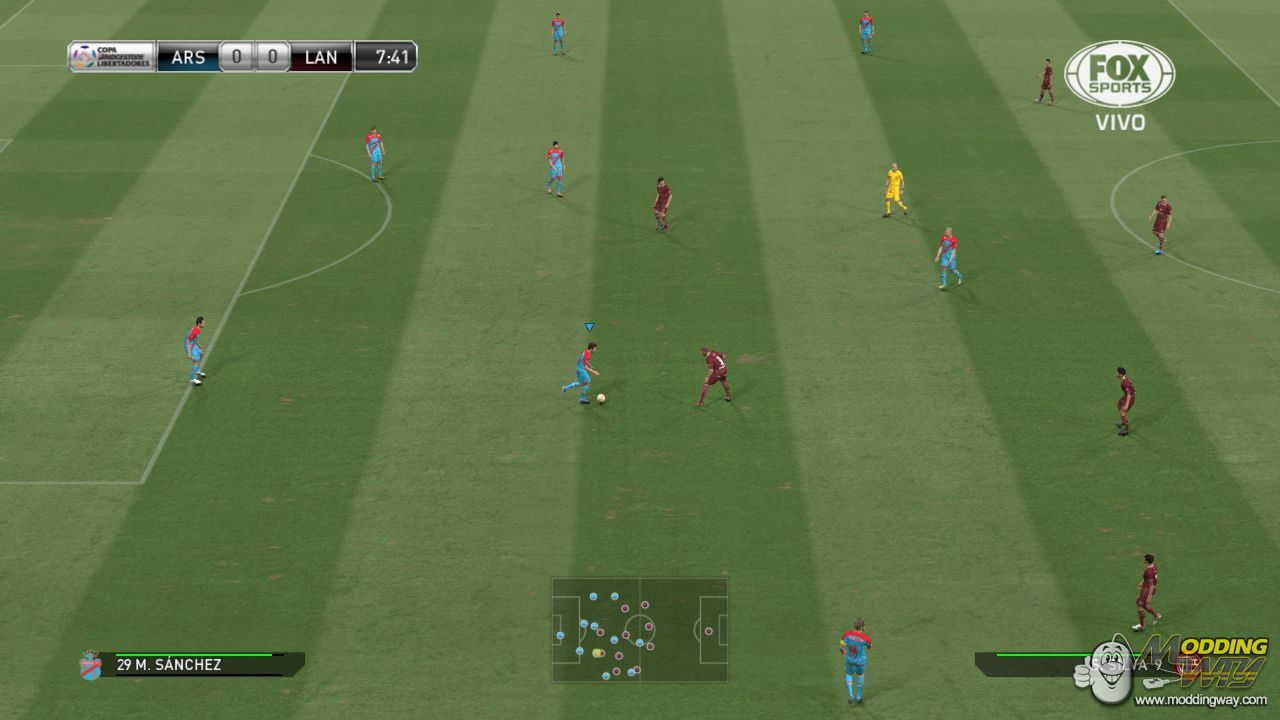
Task: Click the Copa Libertadores competition logo
Action: pos(111,56)
